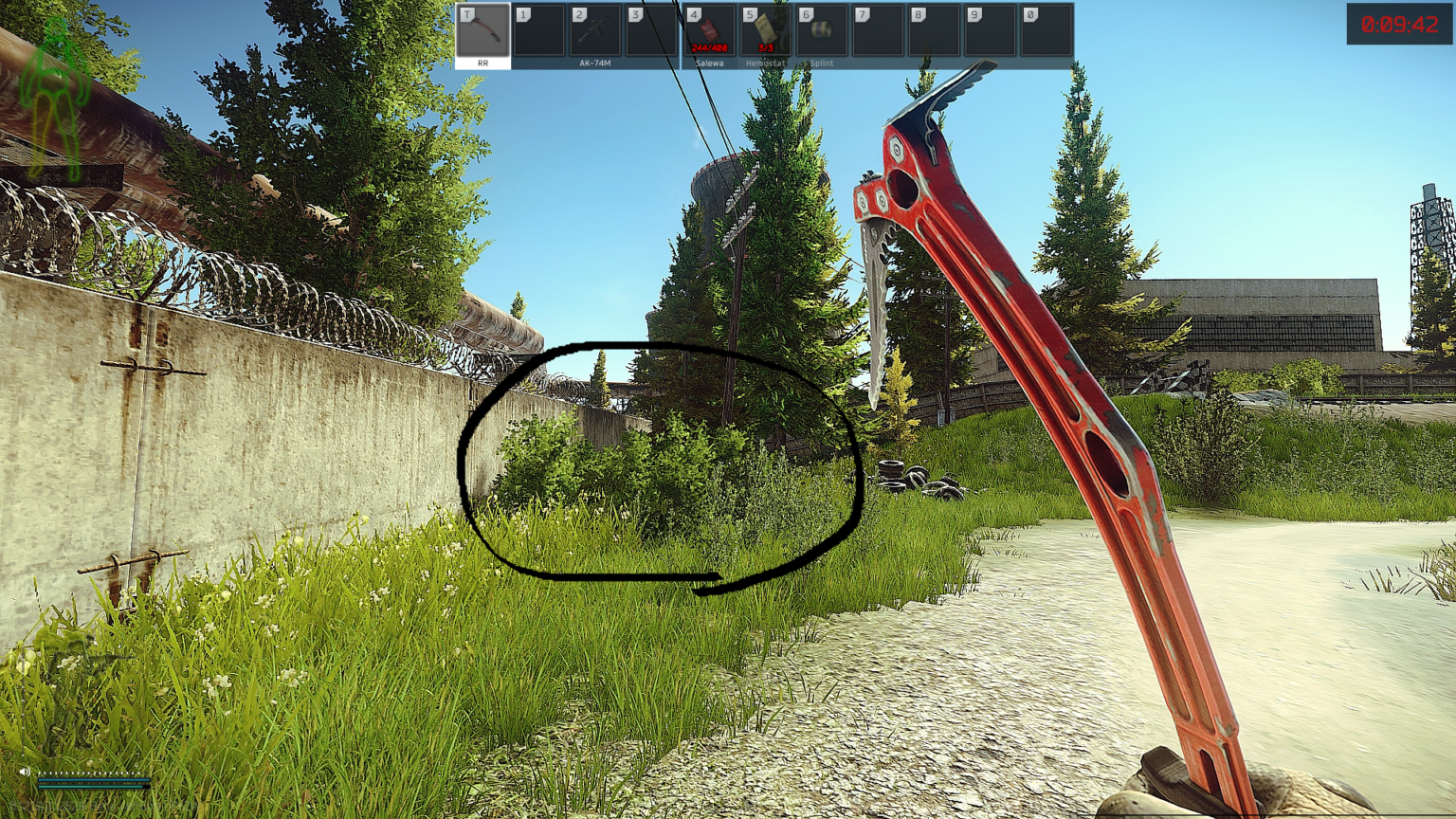Equip the AK-74M from the hotbar
The height and width of the screenshot is (819, 1456).
pyautogui.click(x=595, y=34)
